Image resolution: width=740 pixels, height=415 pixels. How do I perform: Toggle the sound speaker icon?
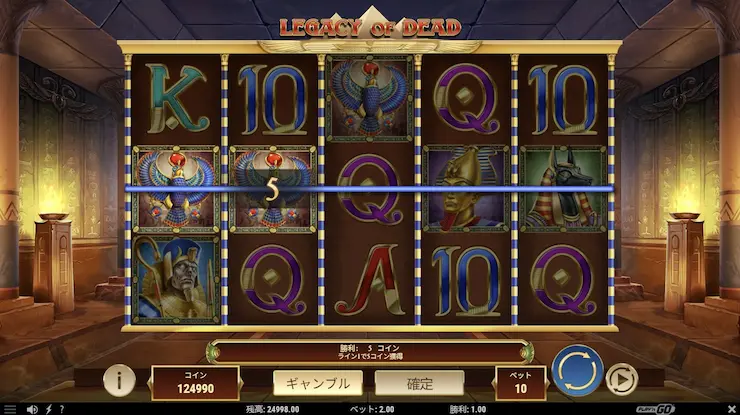coord(32,409)
